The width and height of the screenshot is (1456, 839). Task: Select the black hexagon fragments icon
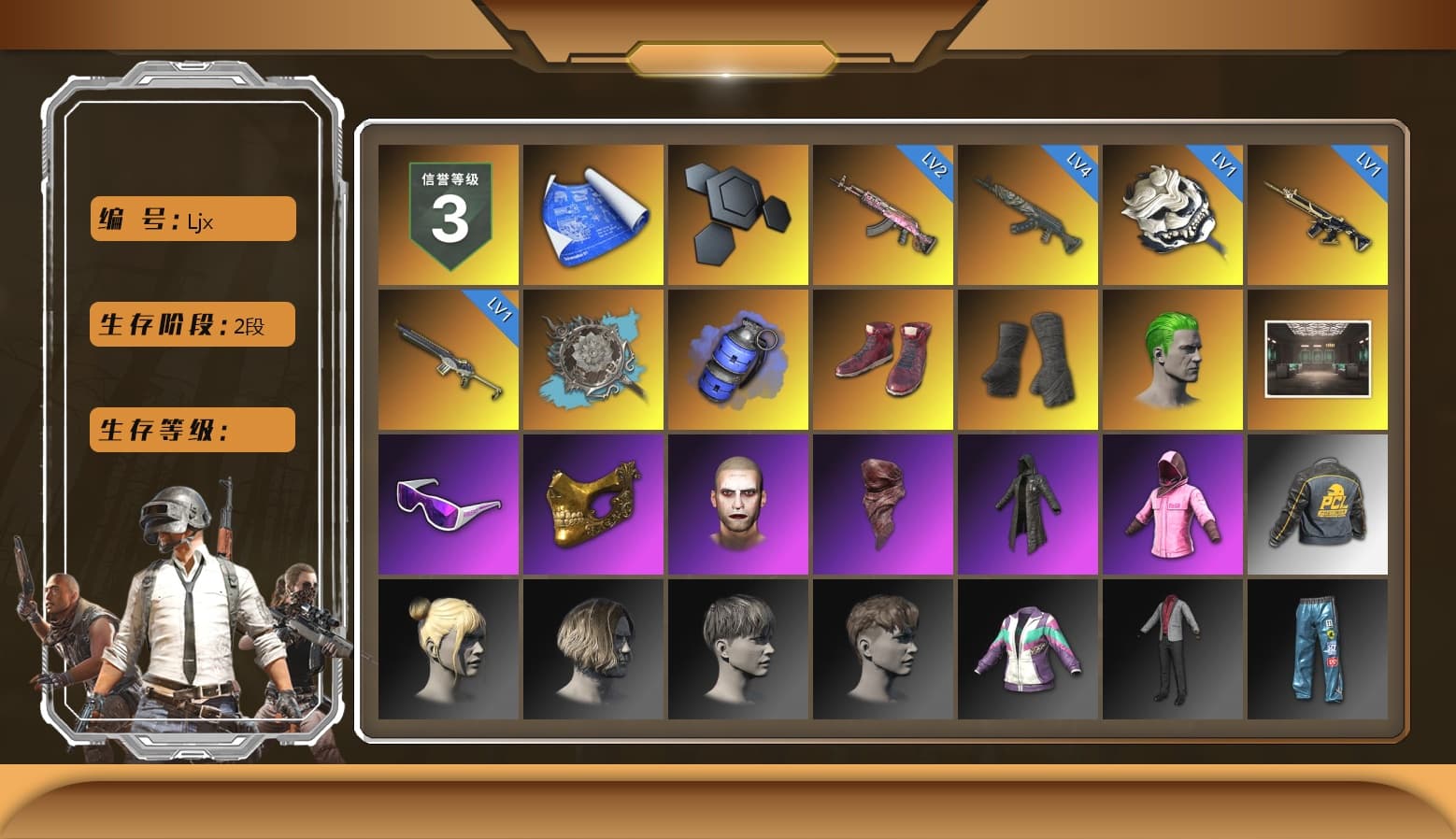tap(738, 214)
